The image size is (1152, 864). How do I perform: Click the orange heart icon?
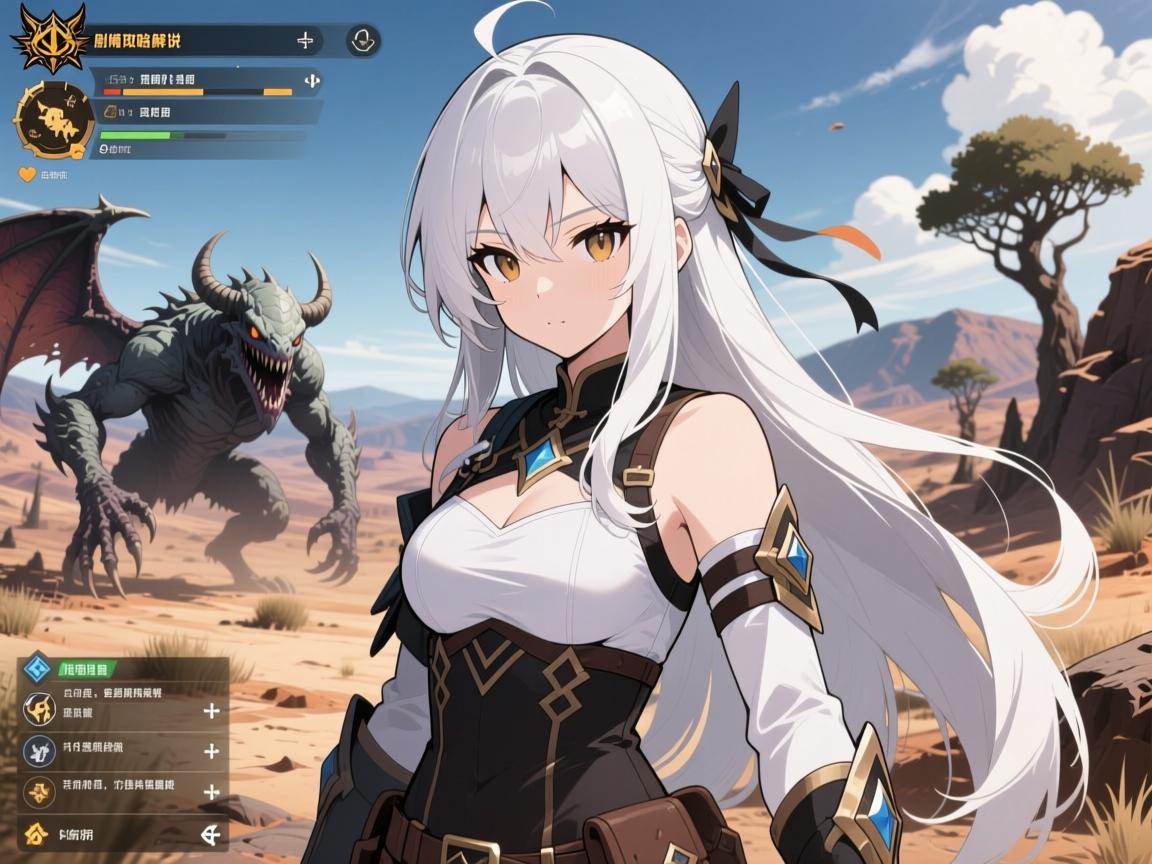[x=28, y=174]
